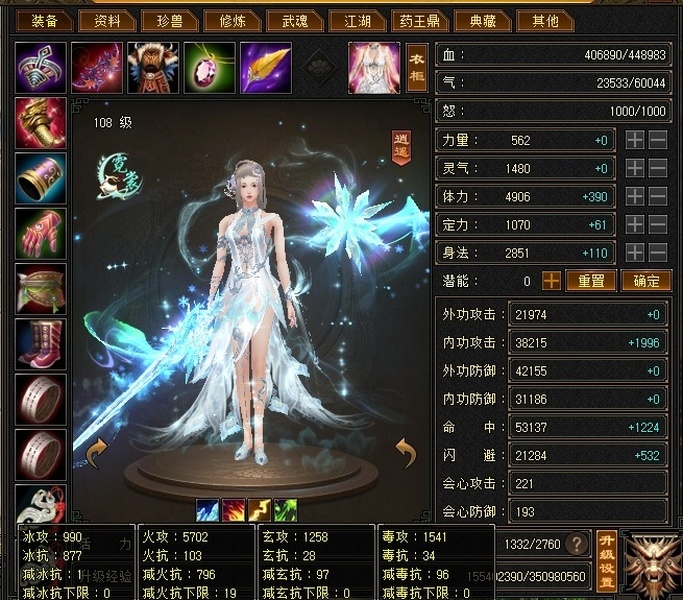Viewport: 683px width, 600px height.
Task: Select the 其他 tab
Action: click(x=546, y=20)
